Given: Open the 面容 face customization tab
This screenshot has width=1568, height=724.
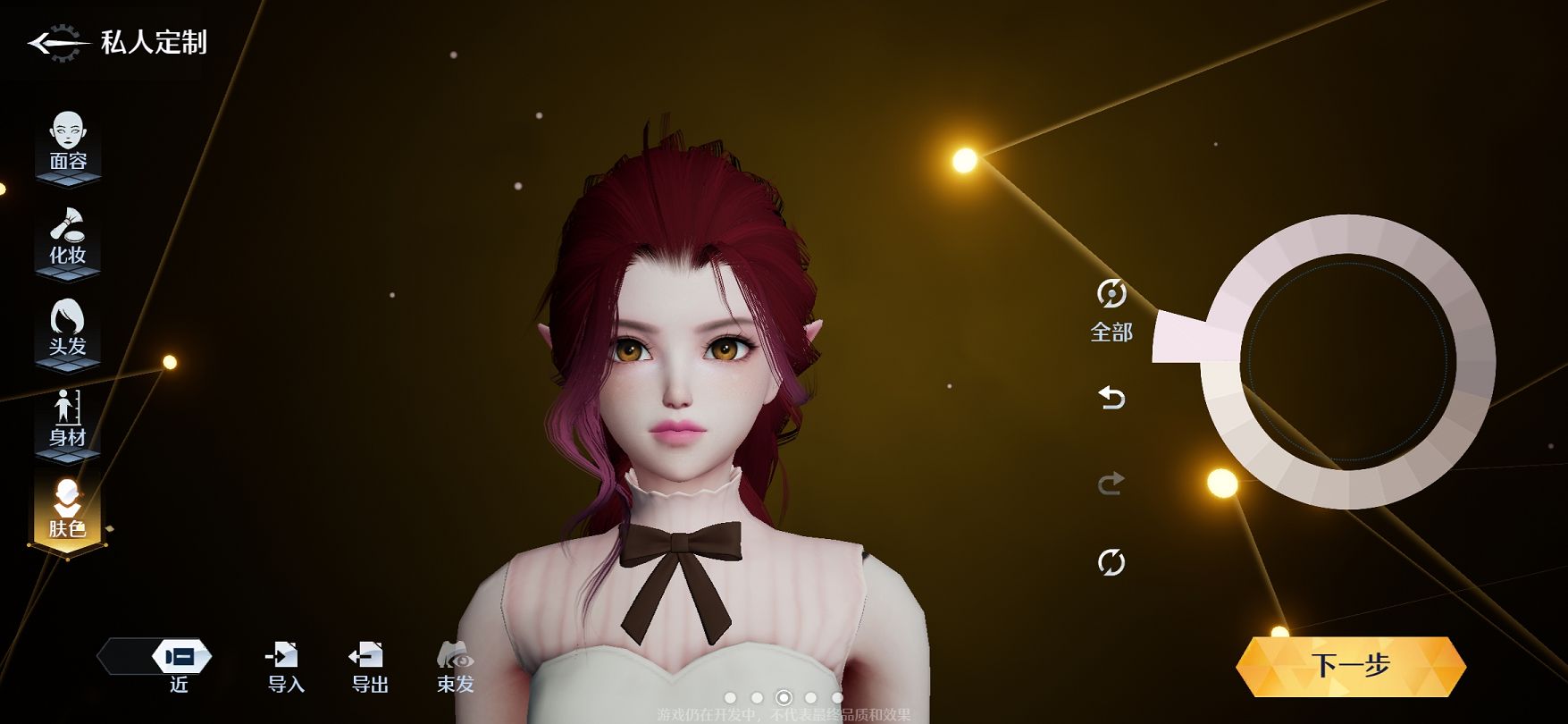Looking at the screenshot, I should [68, 143].
